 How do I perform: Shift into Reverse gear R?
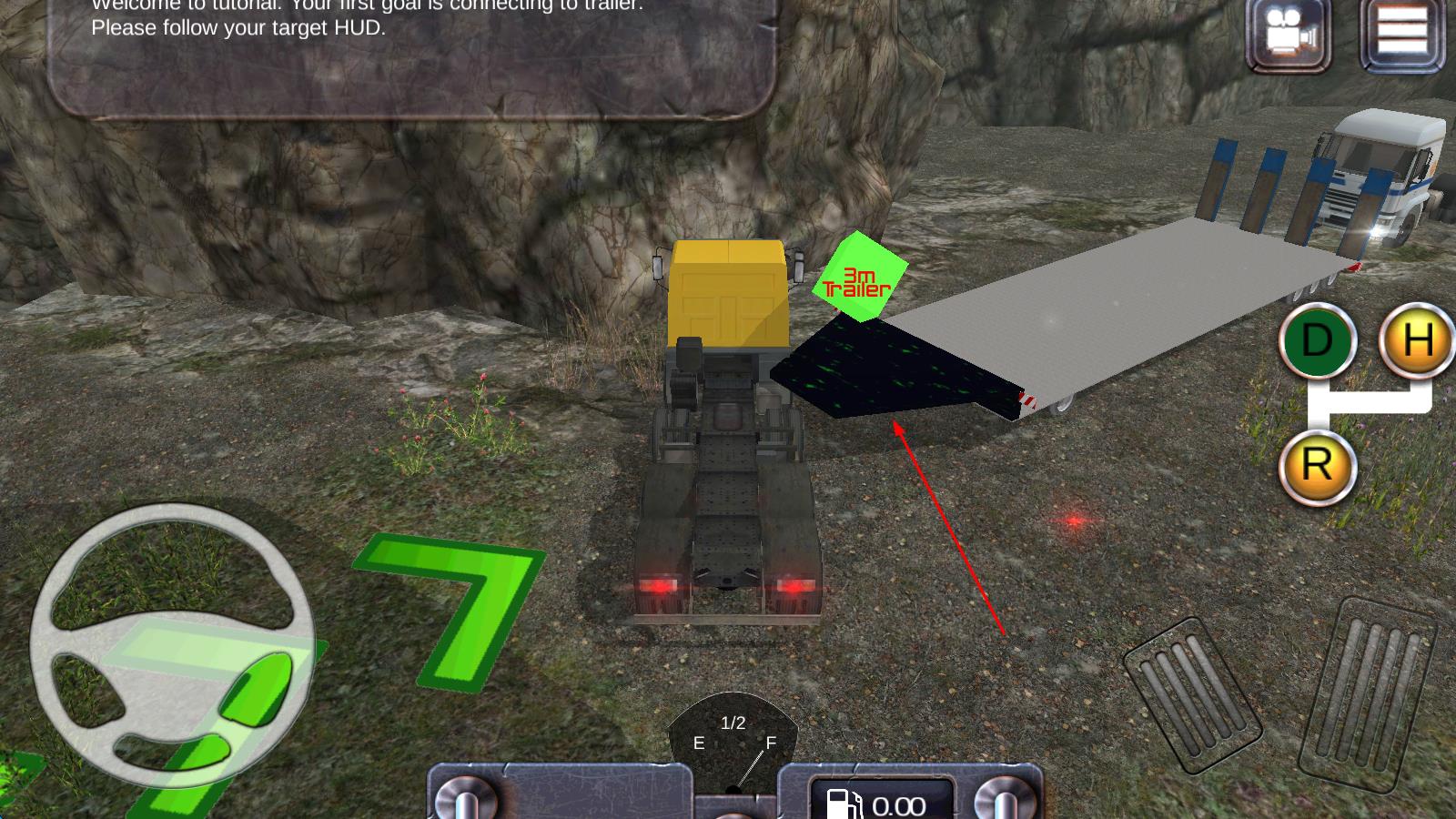pyautogui.click(x=1317, y=466)
